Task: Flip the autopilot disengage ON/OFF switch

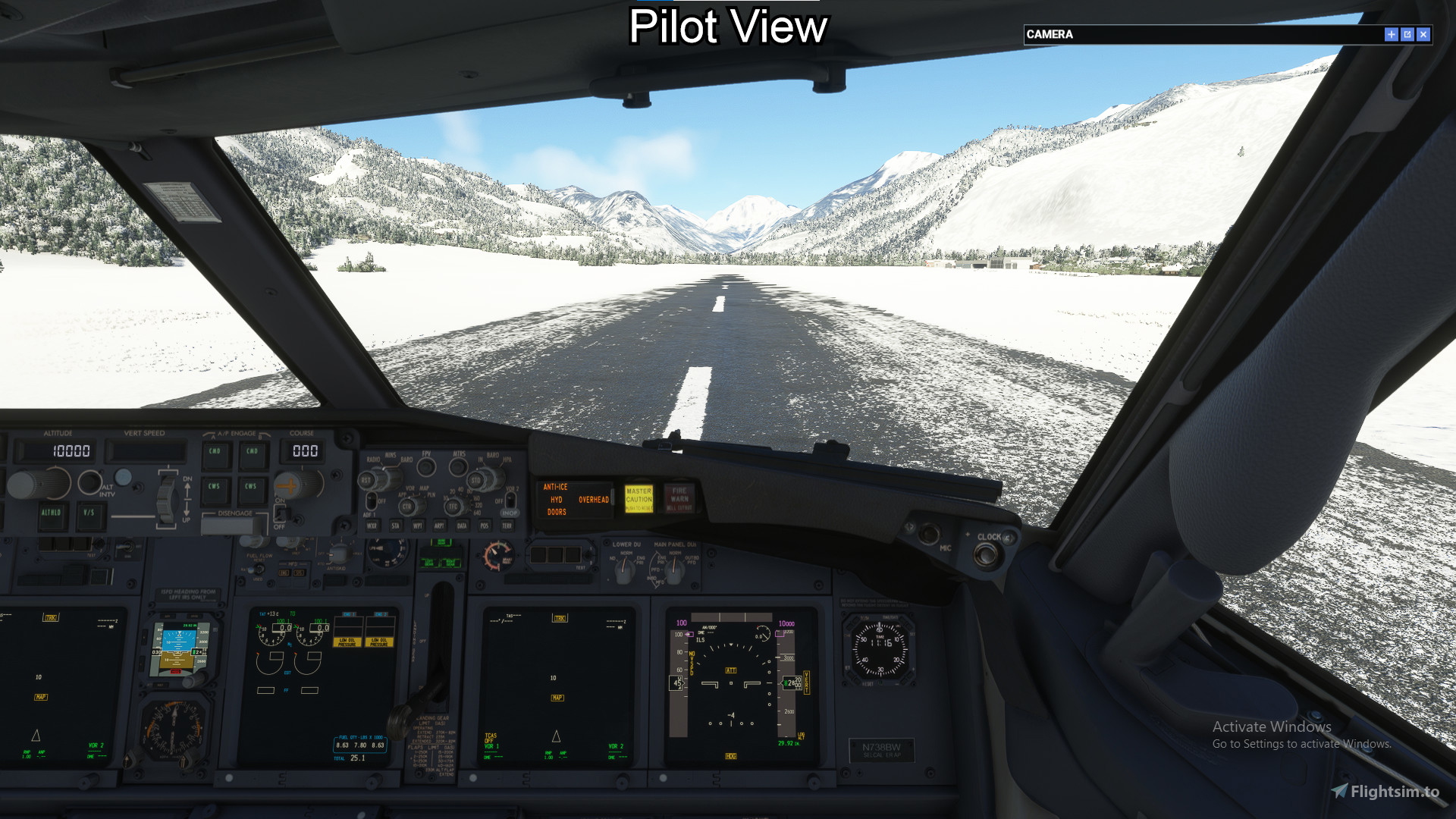Action: (x=281, y=512)
